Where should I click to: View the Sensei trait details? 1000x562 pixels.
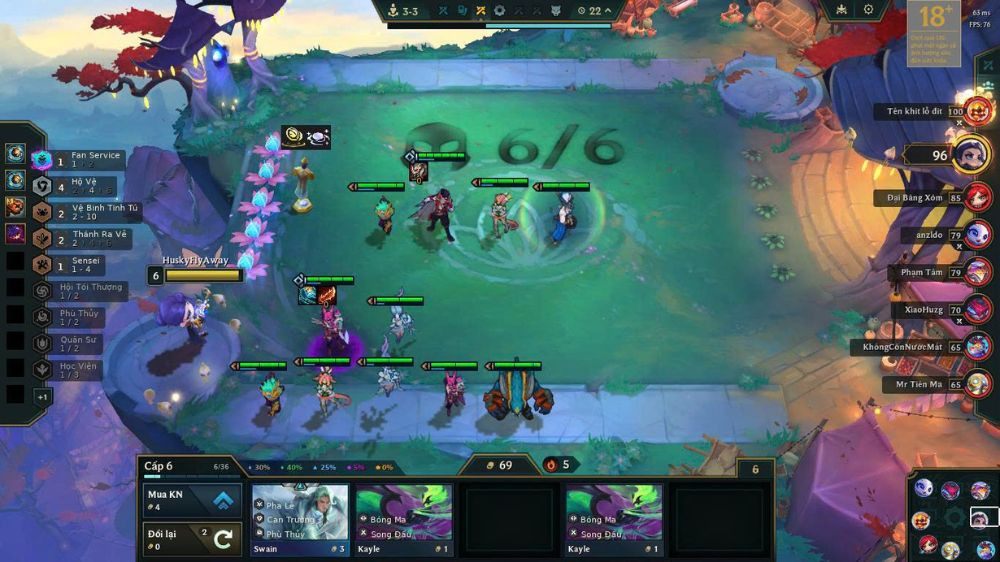(78, 264)
